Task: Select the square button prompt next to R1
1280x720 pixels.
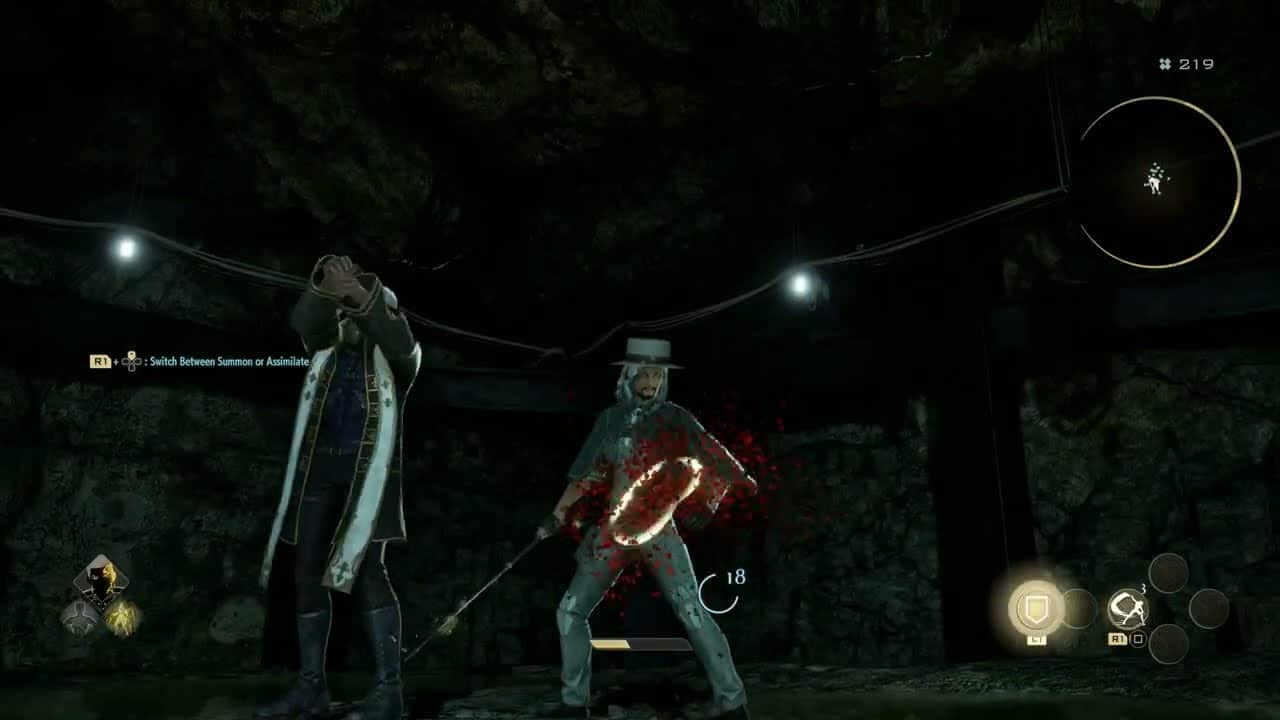Action: 1137,639
